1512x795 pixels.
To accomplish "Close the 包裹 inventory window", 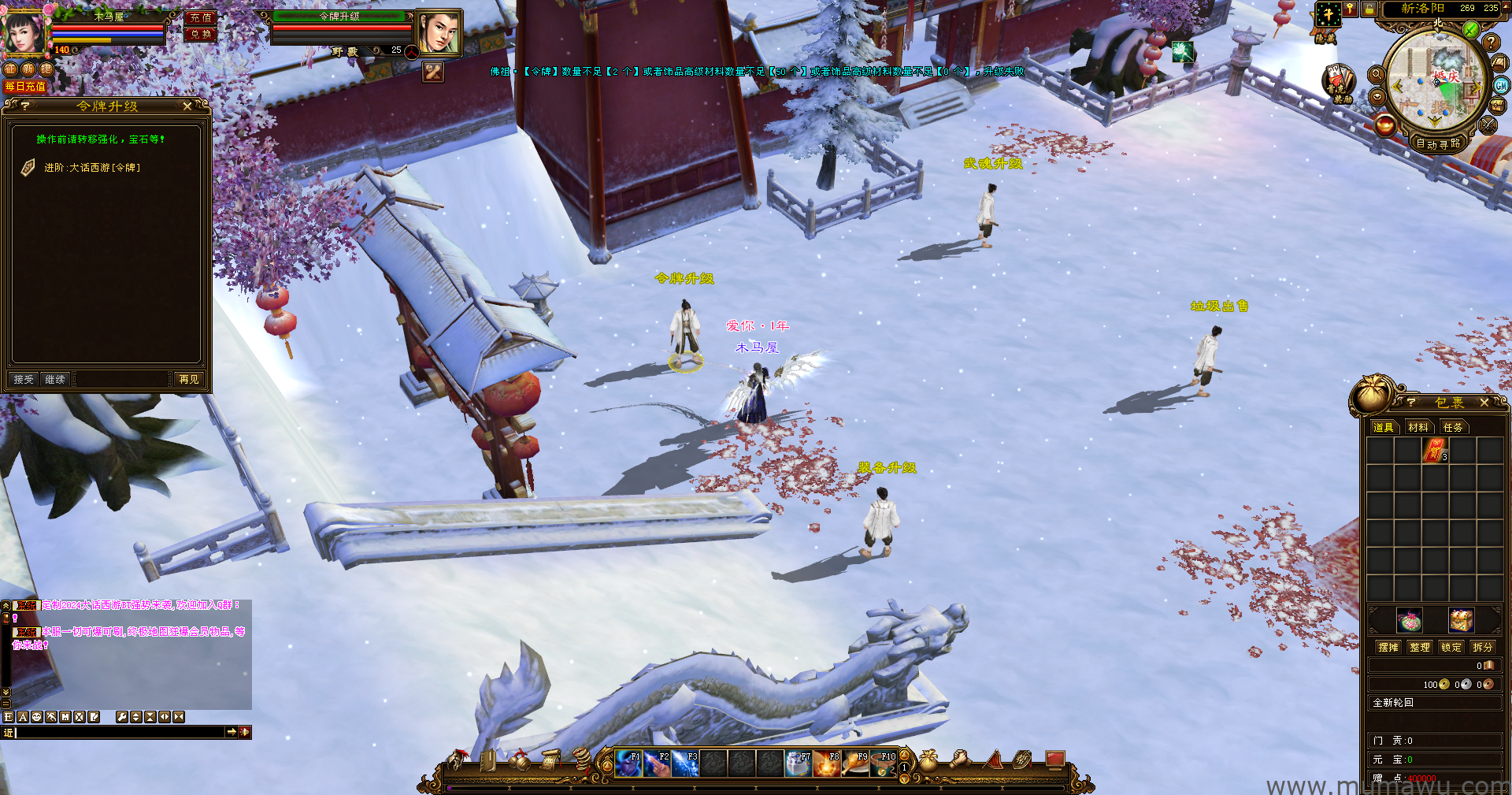I will (x=1484, y=403).
